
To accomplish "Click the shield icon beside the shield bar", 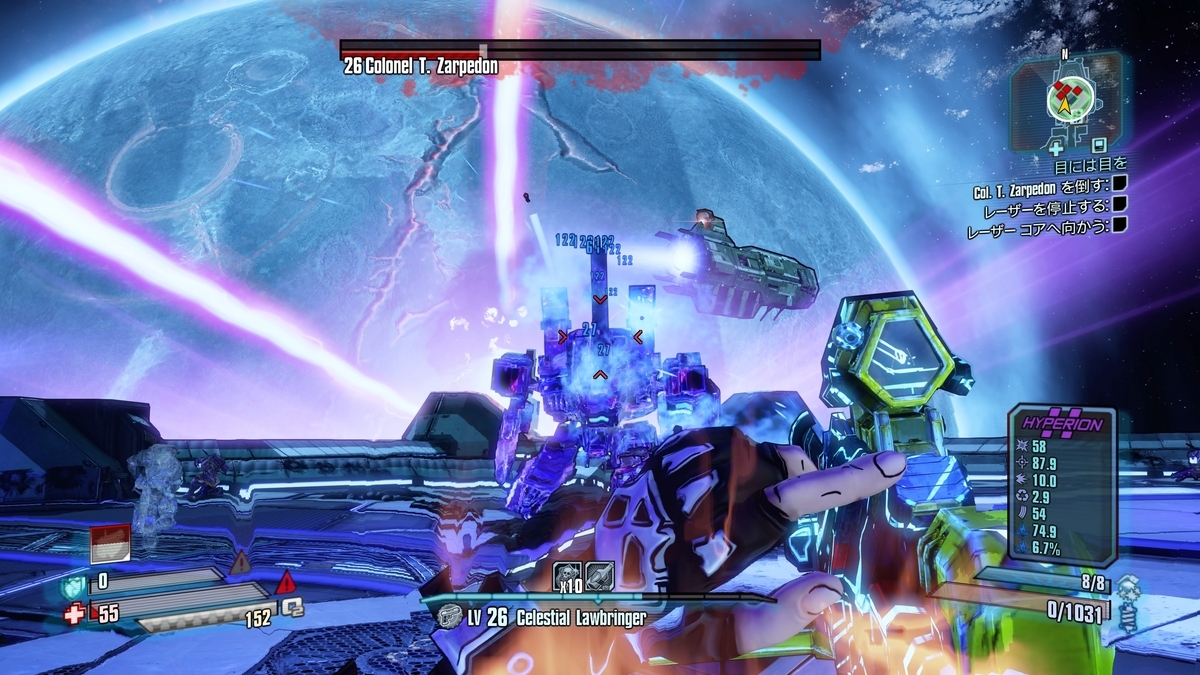I will (x=75, y=584).
